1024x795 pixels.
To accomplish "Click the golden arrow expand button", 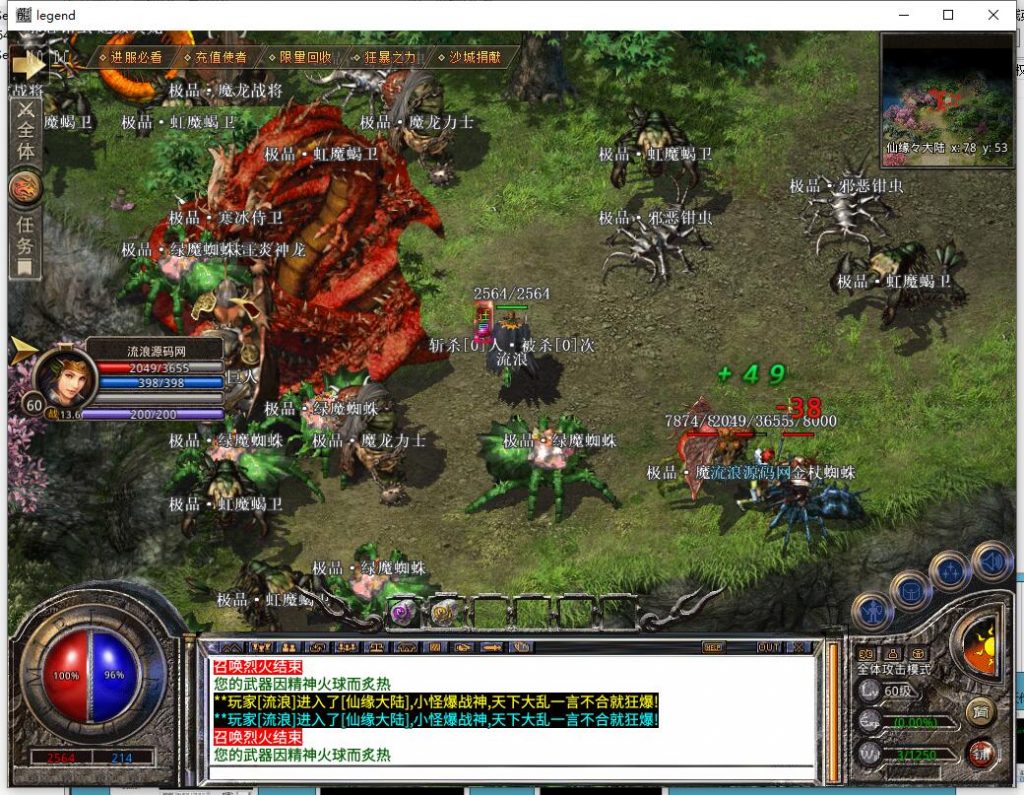I will 28,65.
